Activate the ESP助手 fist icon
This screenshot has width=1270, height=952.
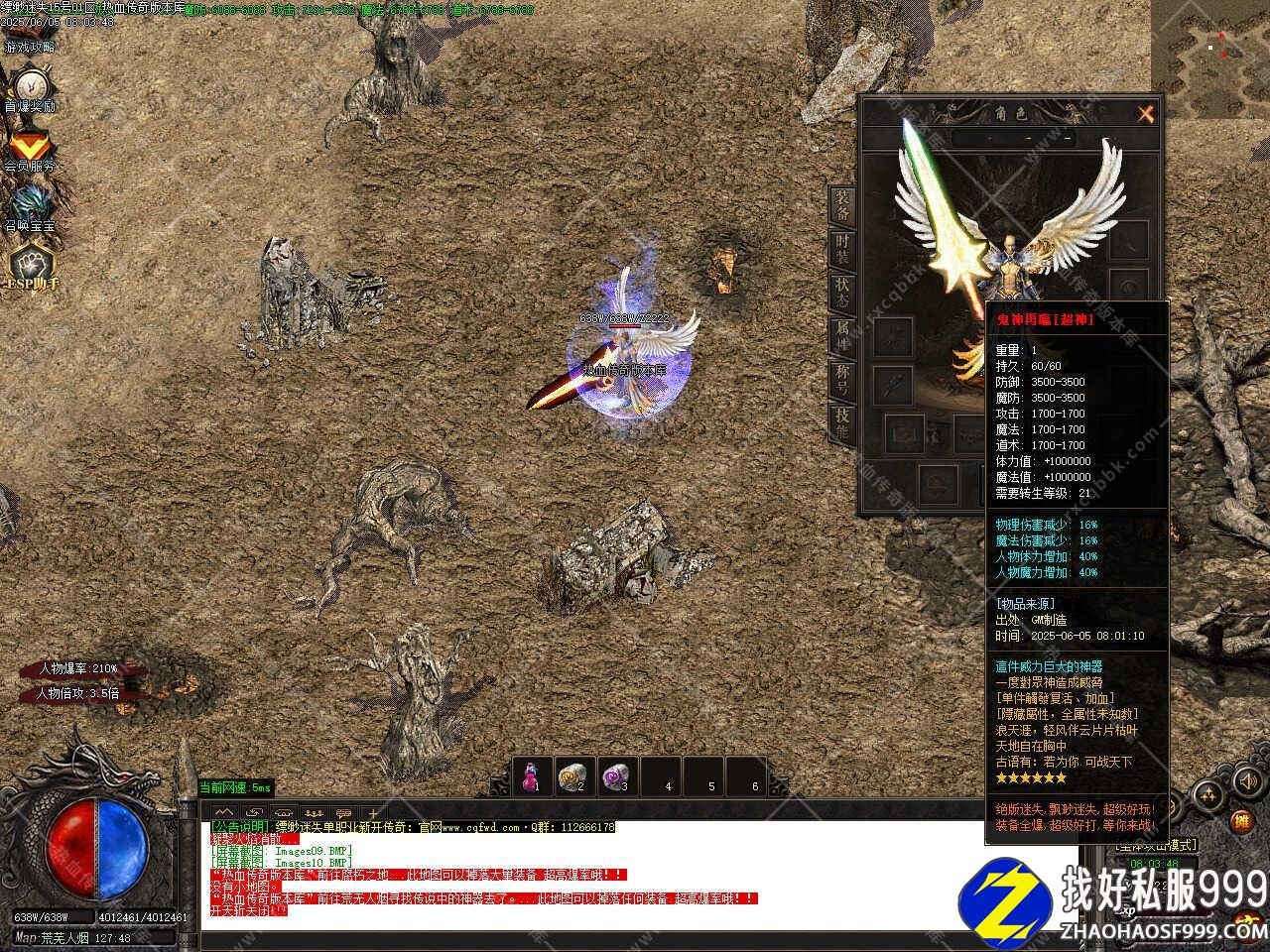[x=32, y=265]
